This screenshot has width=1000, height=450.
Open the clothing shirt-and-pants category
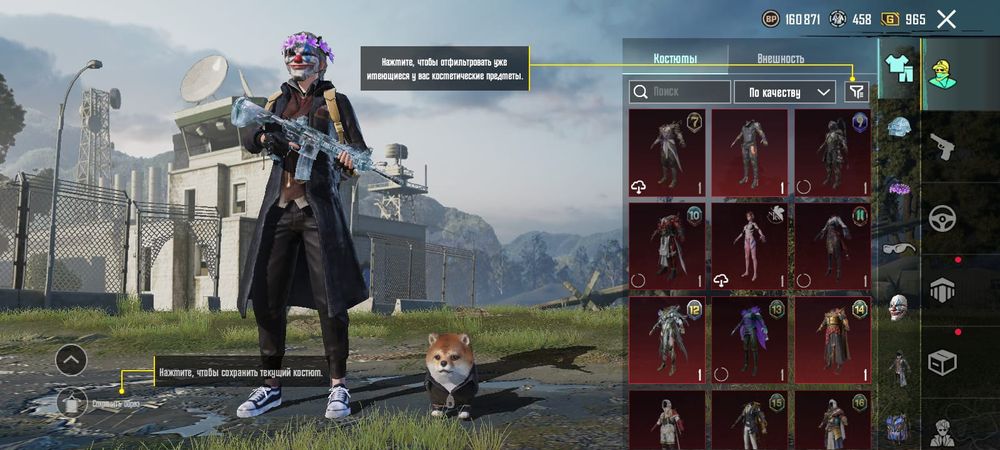point(897,70)
